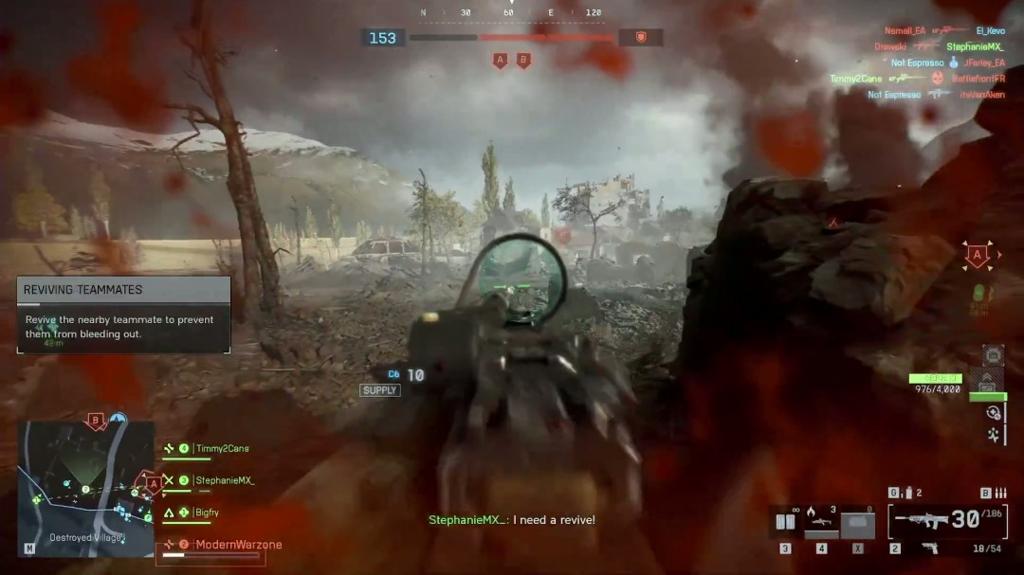This screenshot has width=1024, height=575.
Task: Switch to the sidearm pistol slot
Action: (930, 548)
